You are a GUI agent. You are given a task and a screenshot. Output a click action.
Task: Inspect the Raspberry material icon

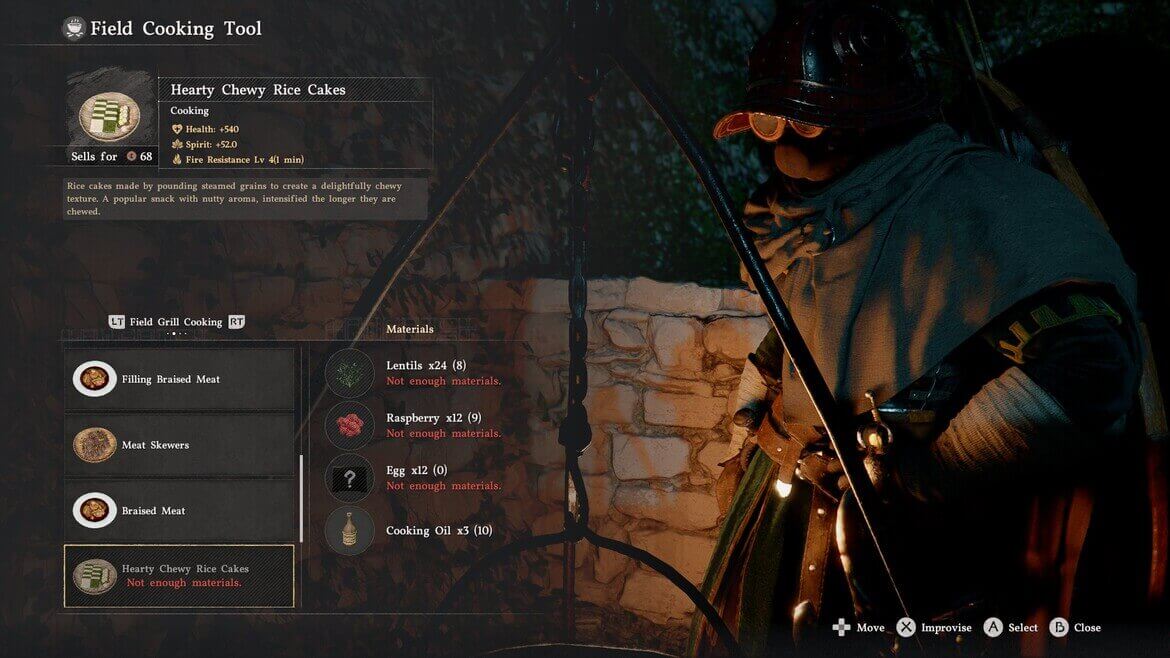pyautogui.click(x=350, y=425)
